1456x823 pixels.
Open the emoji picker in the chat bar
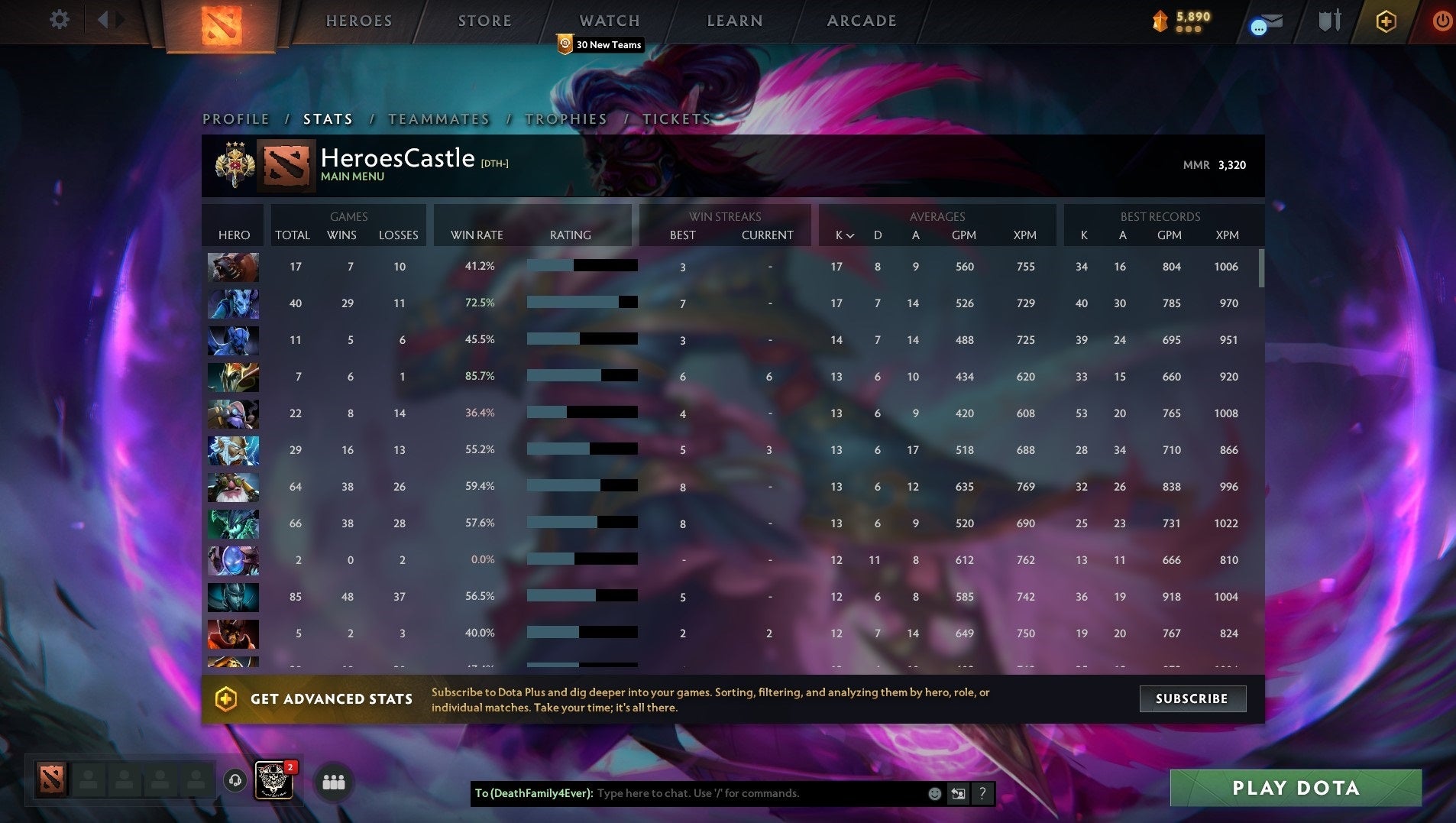coord(933,793)
